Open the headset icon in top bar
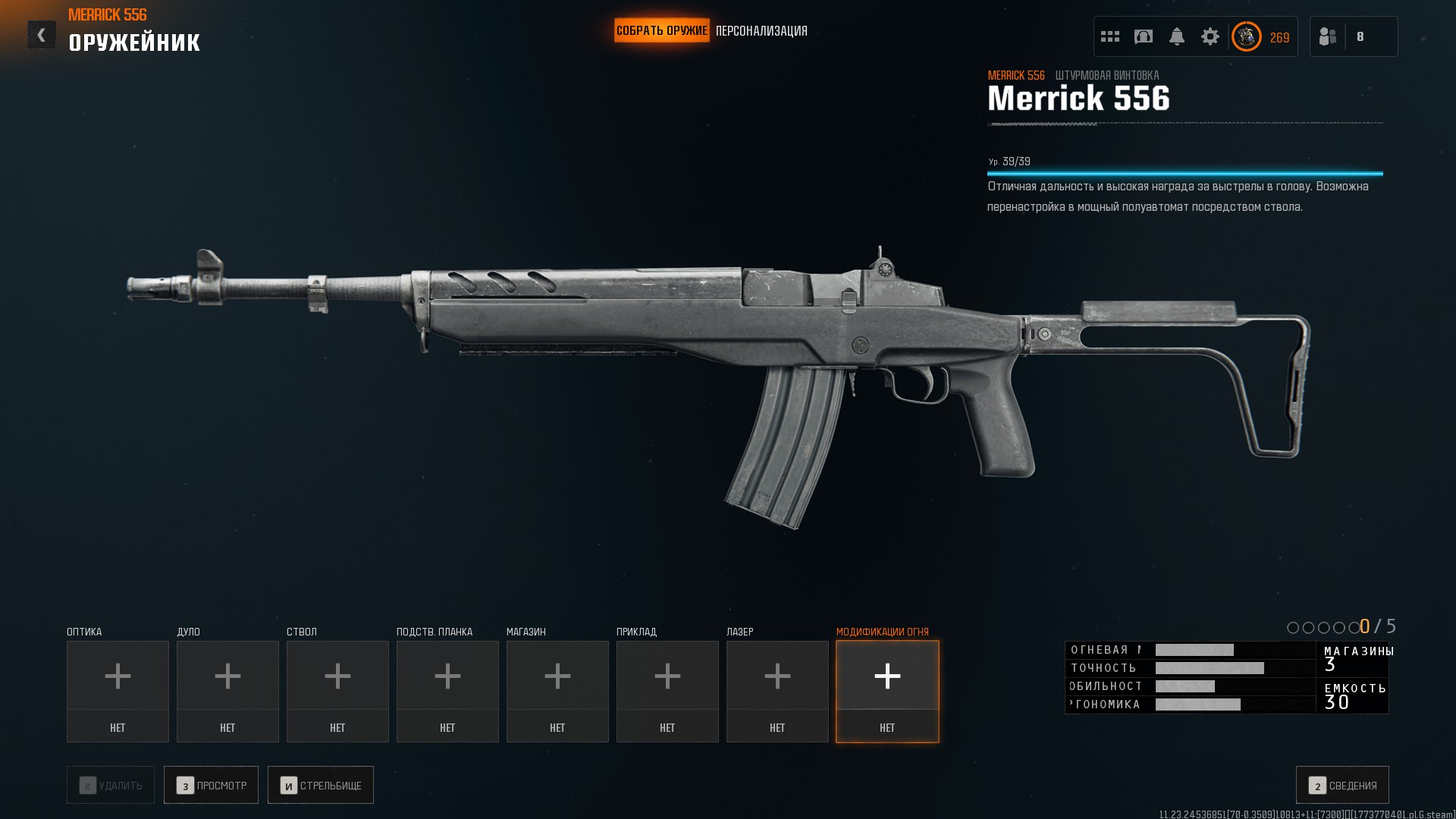1456x819 pixels. tap(1144, 36)
